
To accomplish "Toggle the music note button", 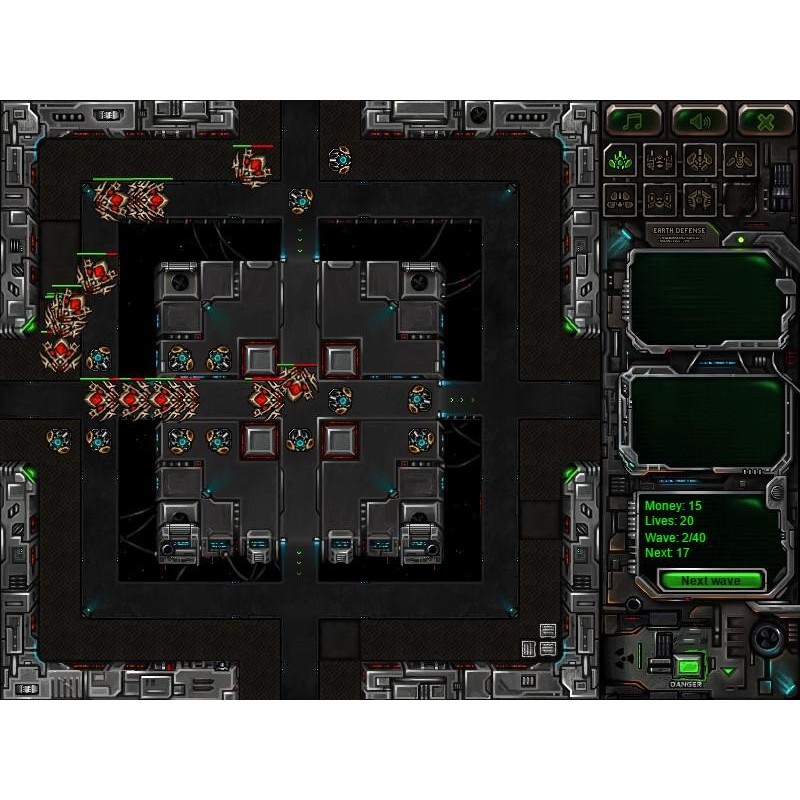I will (633, 120).
